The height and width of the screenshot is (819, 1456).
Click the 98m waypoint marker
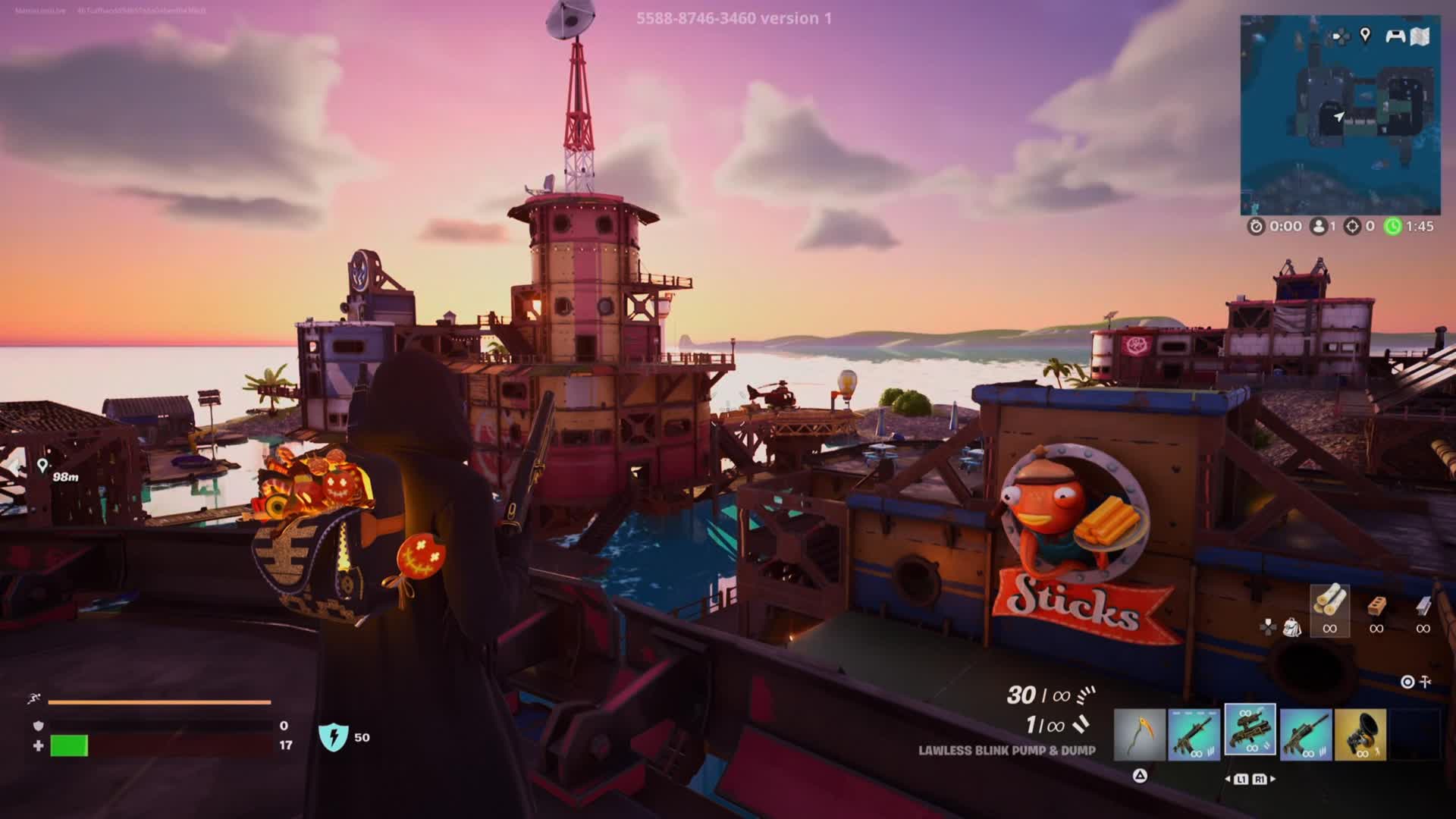tap(42, 466)
